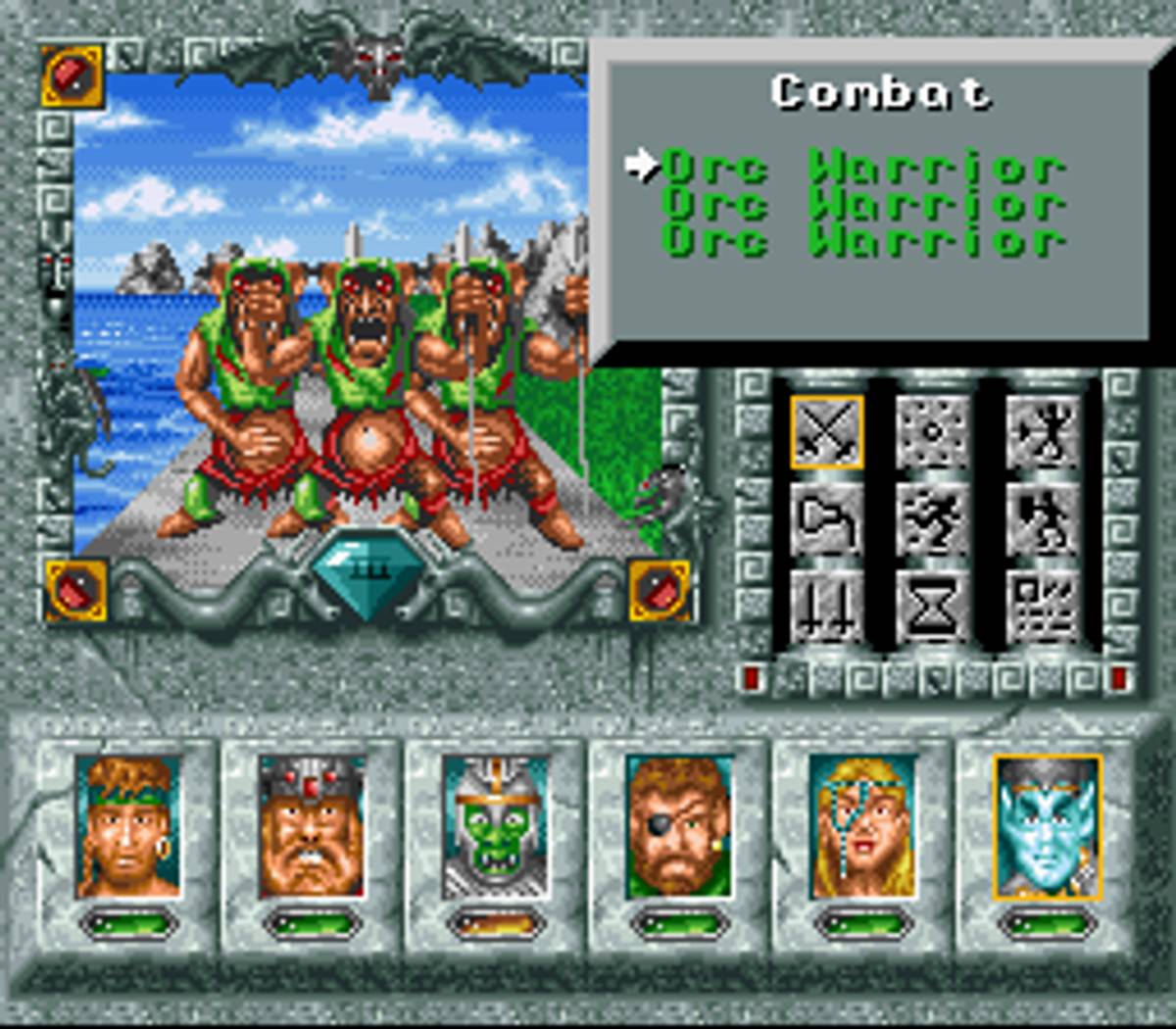Target the Orc Warrior marked by the arrow
Image resolution: width=1176 pixels, height=1029 pixels.
point(862,168)
